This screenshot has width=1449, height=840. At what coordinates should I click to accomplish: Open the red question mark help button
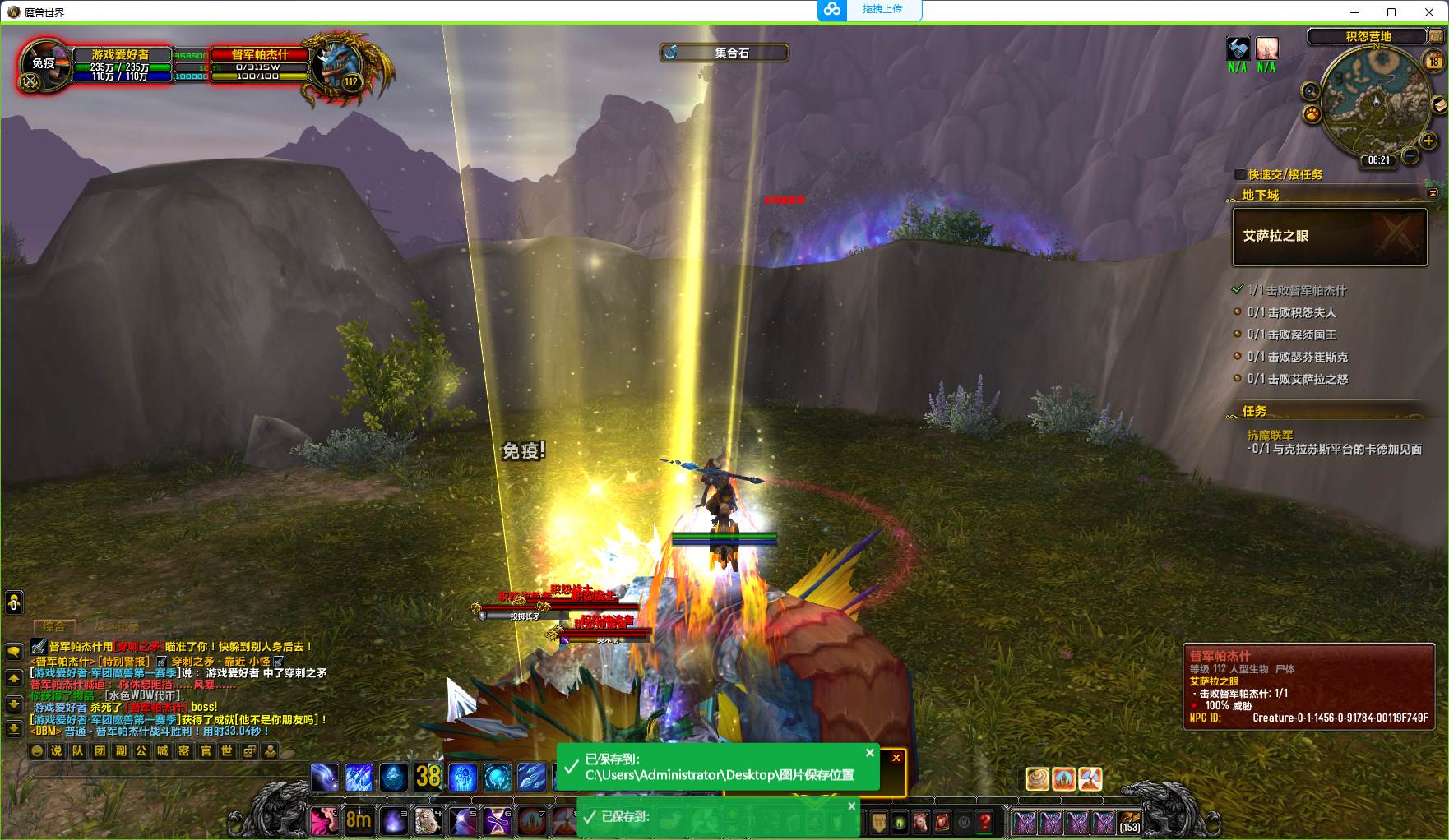pos(984,821)
